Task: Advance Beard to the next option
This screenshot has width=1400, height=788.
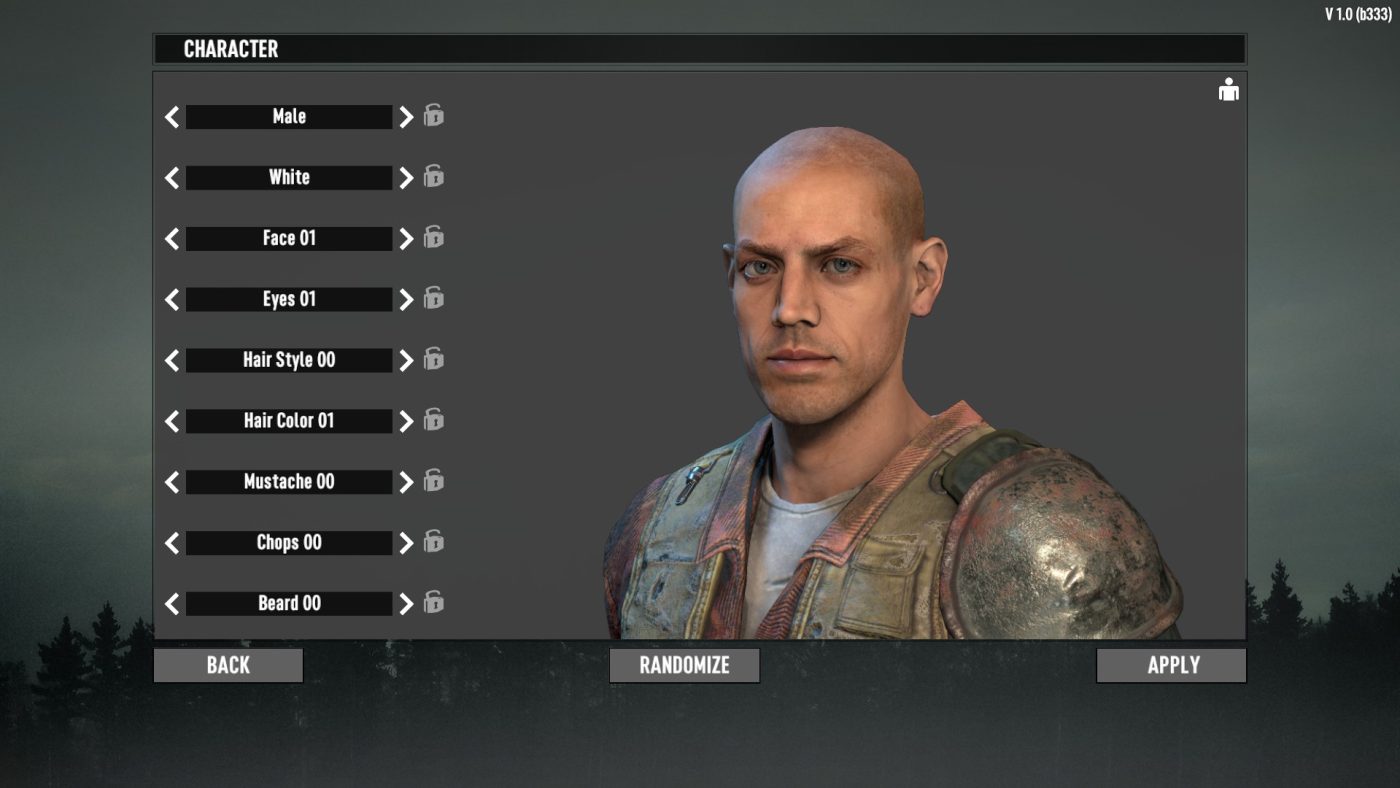Action: click(406, 603)
